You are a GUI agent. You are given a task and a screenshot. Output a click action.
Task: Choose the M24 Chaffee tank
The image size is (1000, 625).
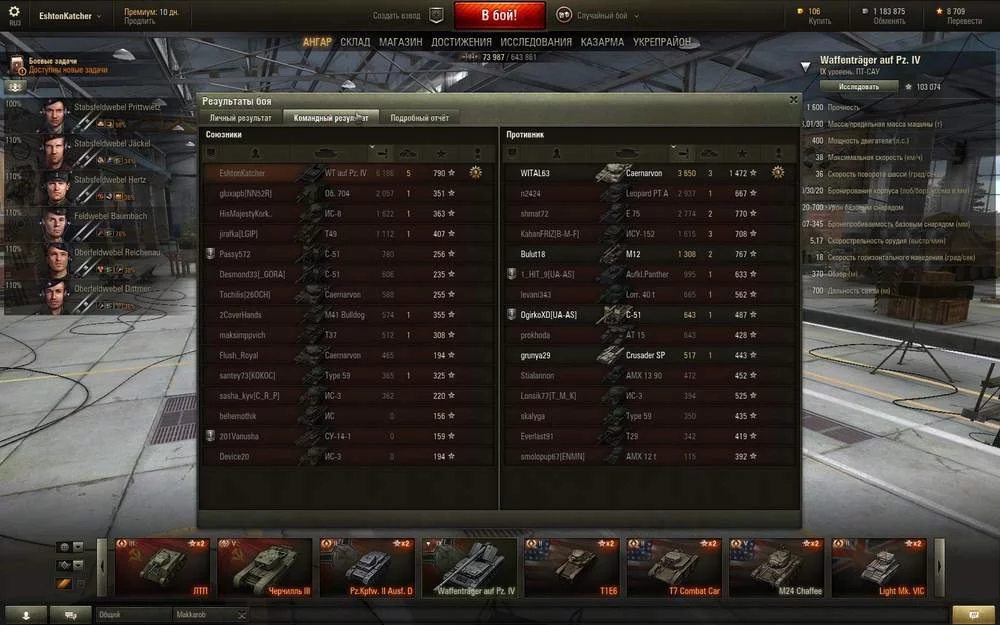click(778, 567)
